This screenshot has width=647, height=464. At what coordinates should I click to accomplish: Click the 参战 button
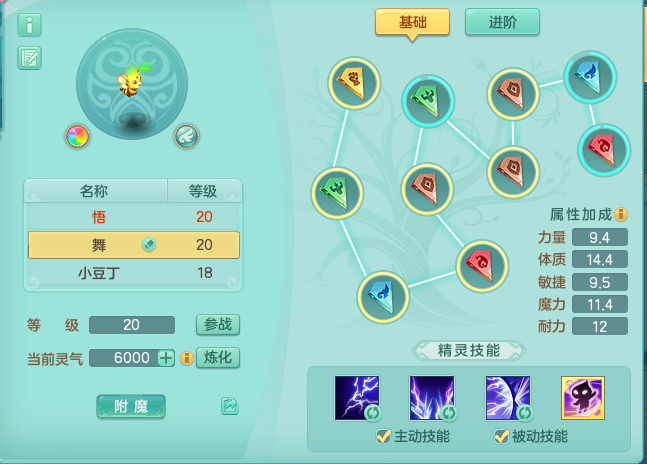(x=217, y=324)
